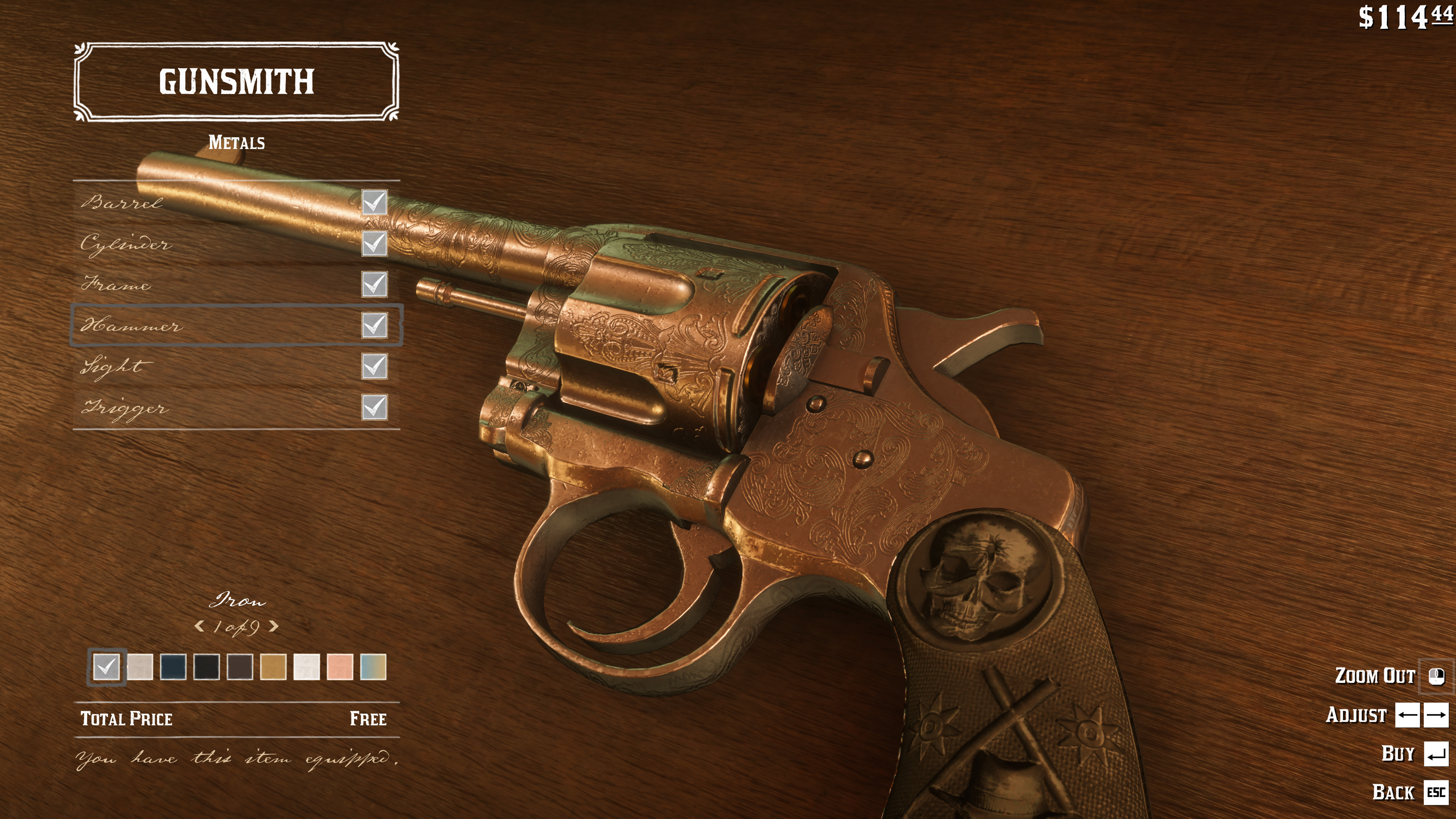Viewport: 1456px width, 819px height.
Task: Choose the white silver swatch
Action: click(306, 667)
